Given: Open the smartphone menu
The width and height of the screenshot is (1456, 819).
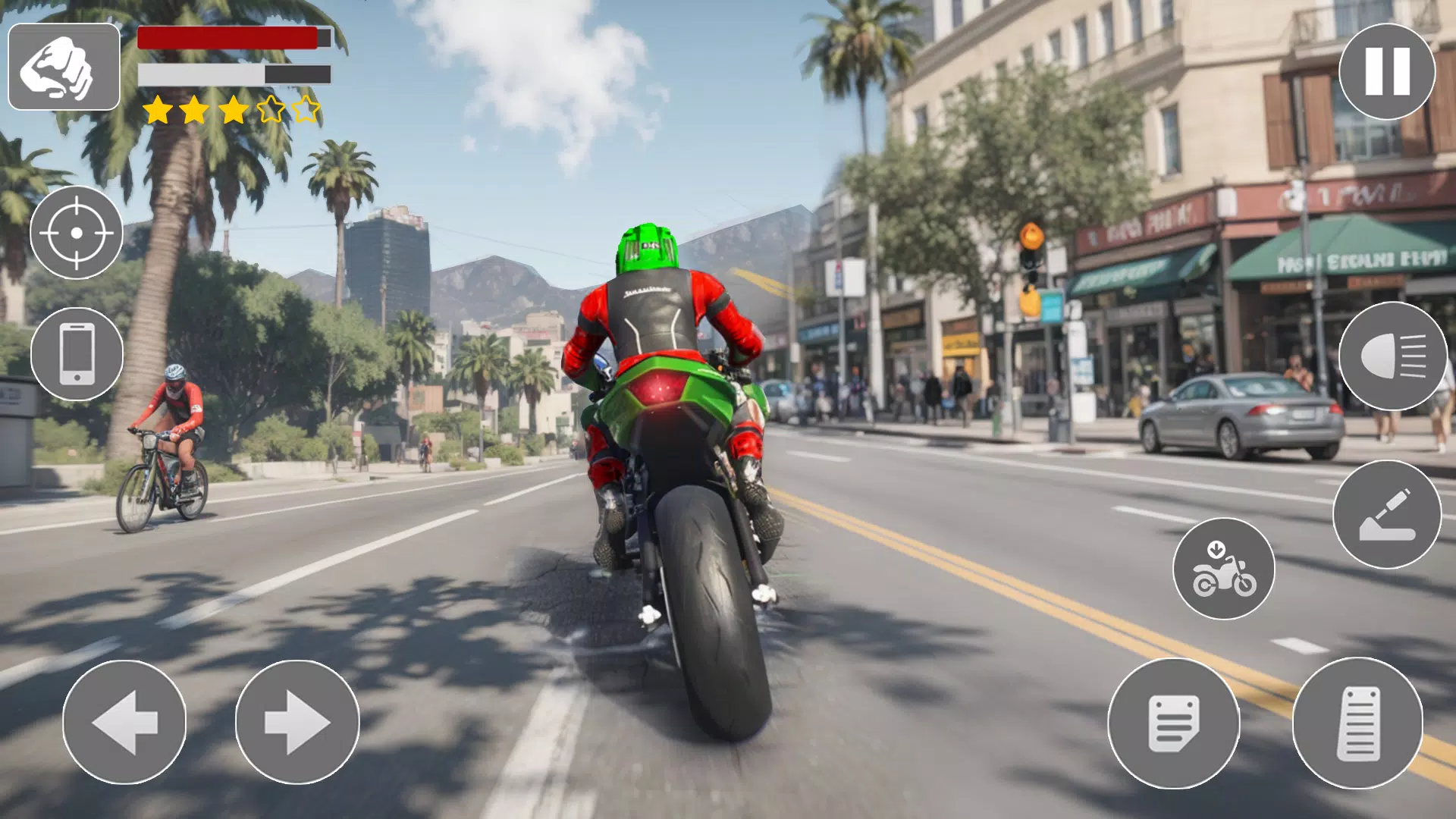Looking at the screenshot, I should click(x=77, y=354).
